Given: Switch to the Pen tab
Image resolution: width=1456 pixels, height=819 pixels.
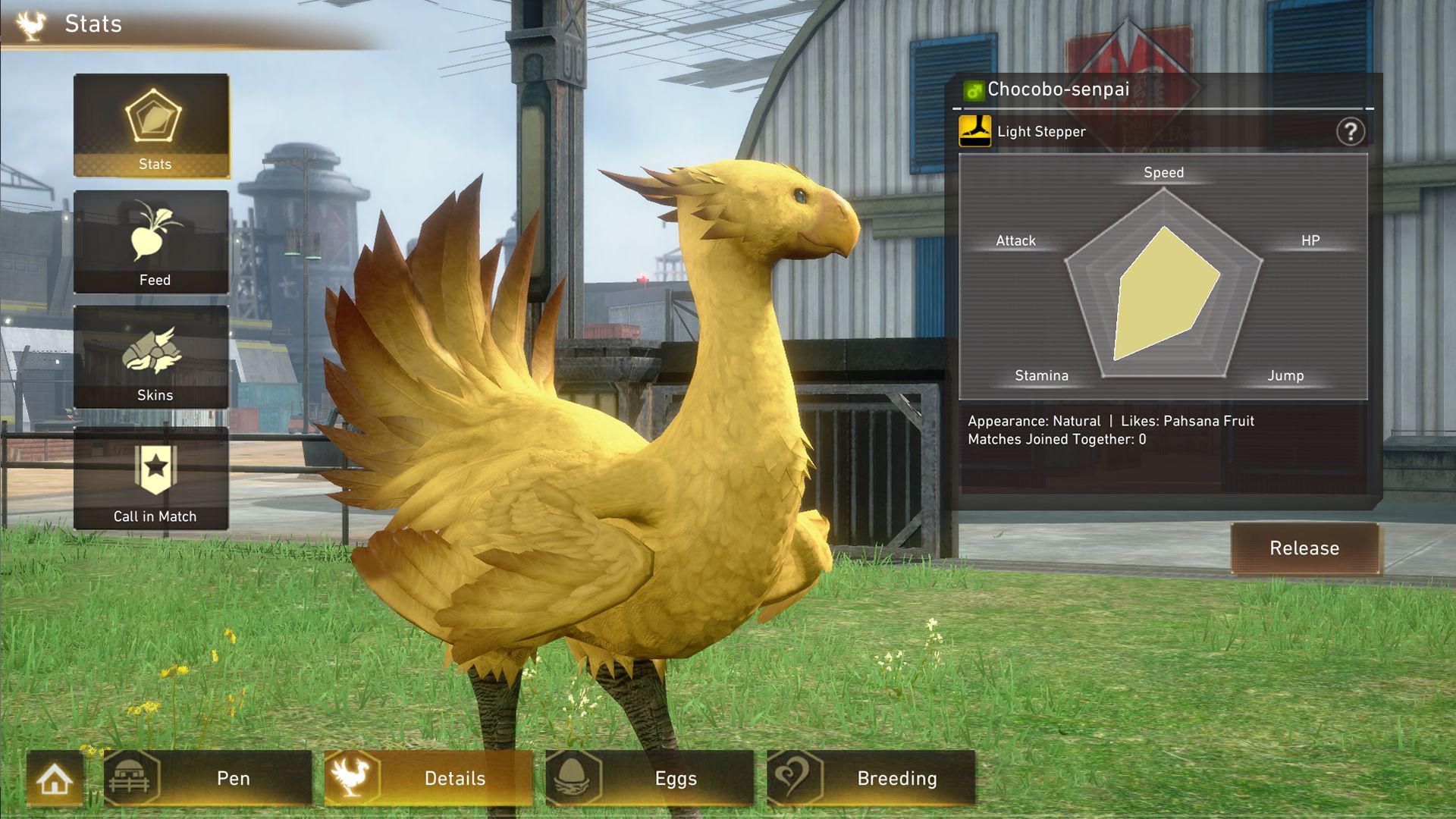Looking at the screenshot, I should 209,779.
